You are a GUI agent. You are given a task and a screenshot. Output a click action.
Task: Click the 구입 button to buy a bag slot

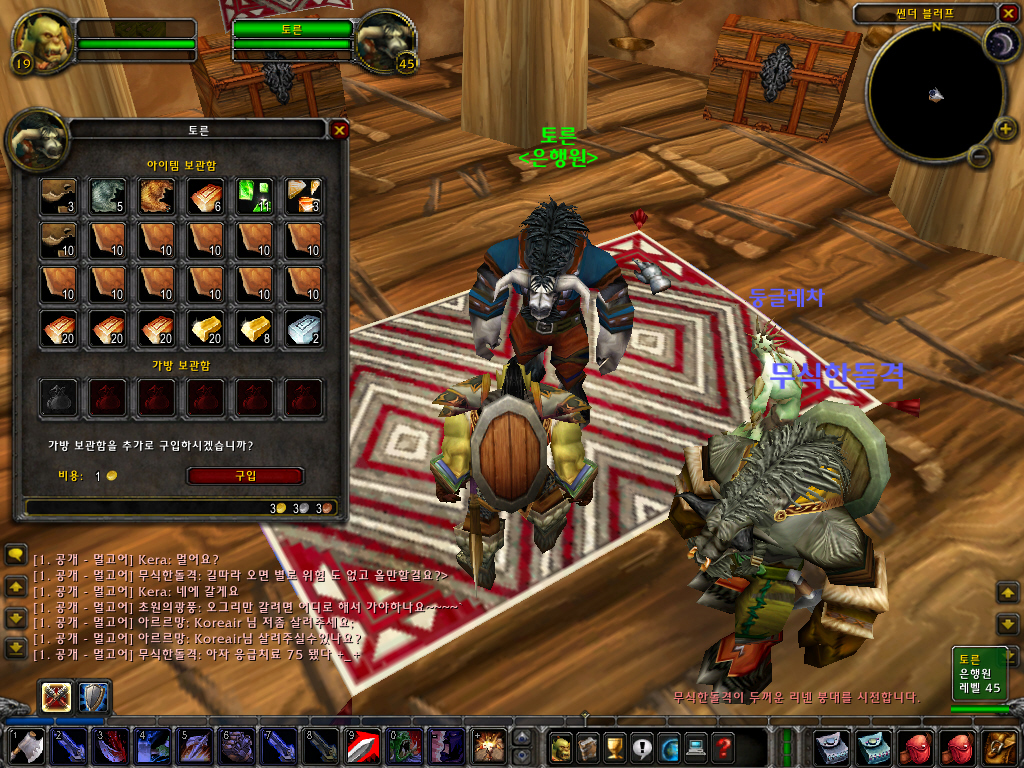coord(245,476)
